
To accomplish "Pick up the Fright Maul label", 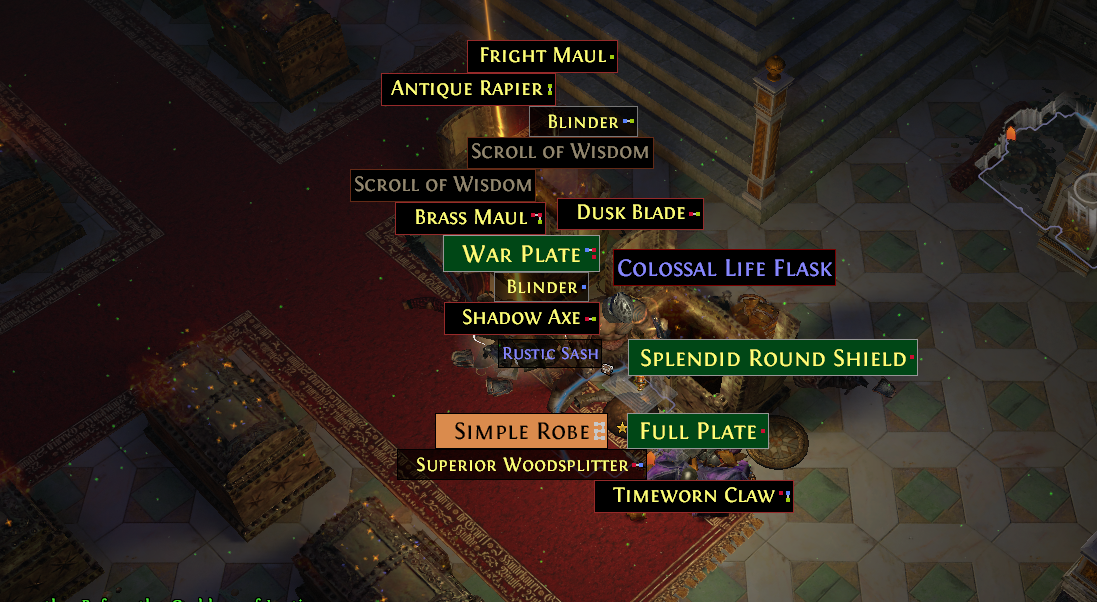I will (x=542, y=56).
